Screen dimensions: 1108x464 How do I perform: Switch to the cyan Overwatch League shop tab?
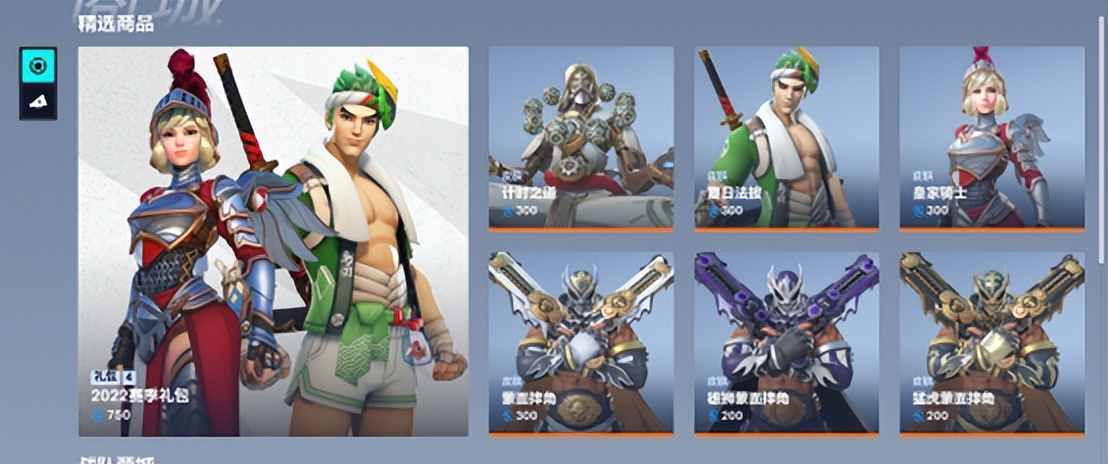tap(38, 66)
